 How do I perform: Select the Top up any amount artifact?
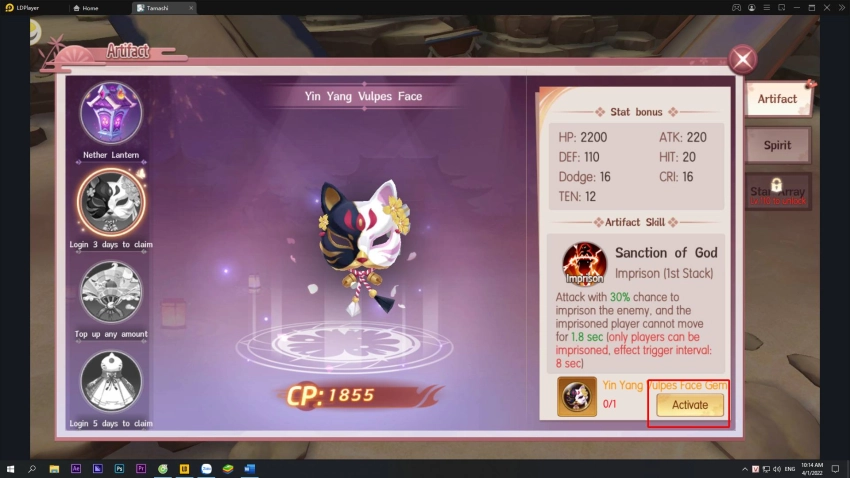click(111, 292)
